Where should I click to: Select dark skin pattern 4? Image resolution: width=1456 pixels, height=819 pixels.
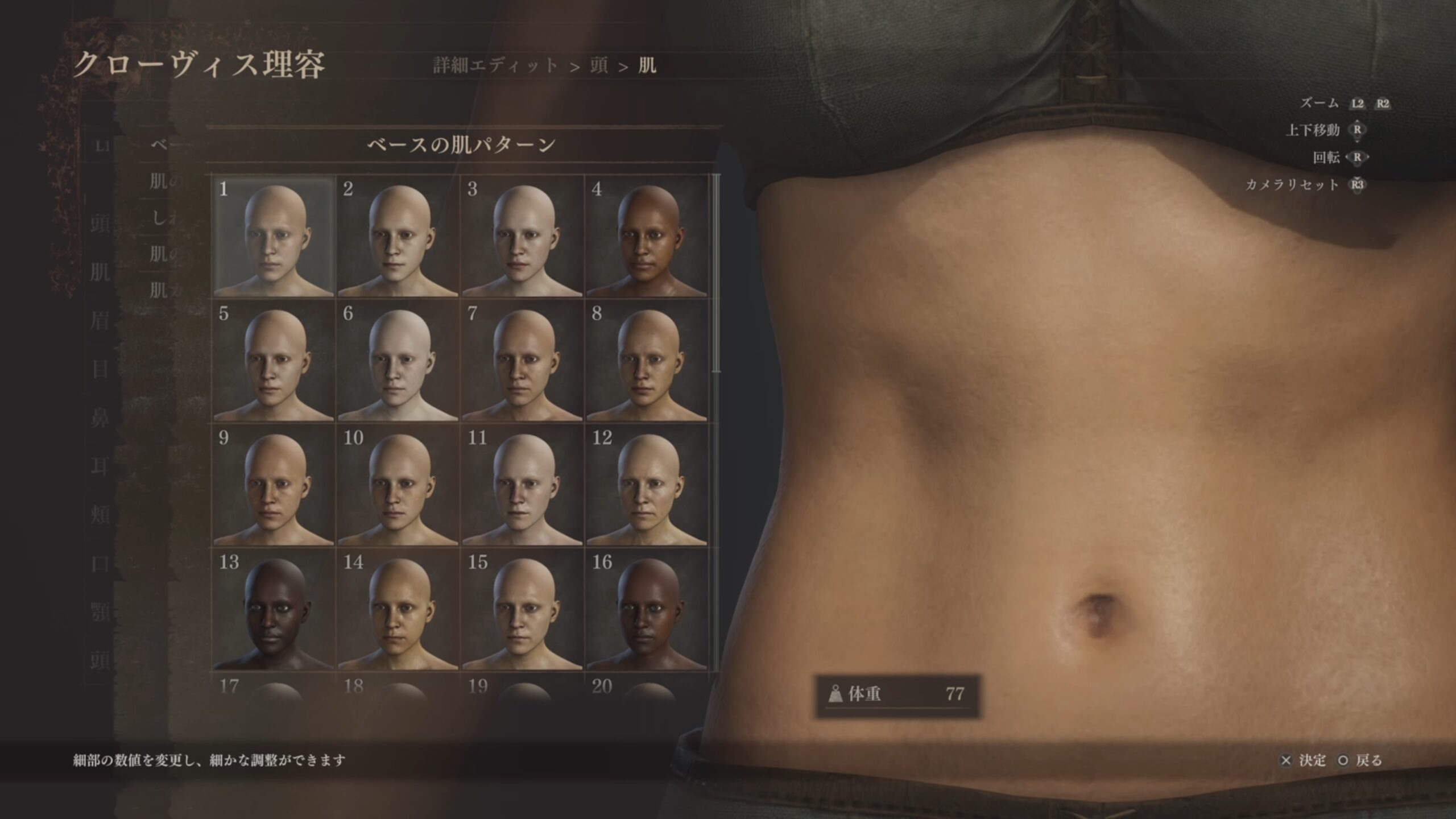tap(647, 237)
